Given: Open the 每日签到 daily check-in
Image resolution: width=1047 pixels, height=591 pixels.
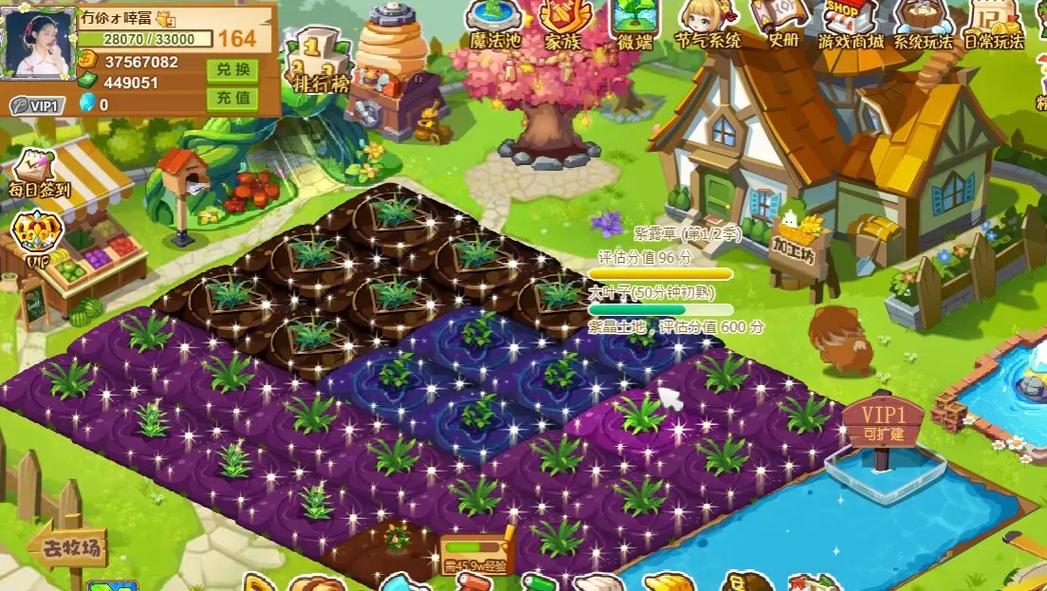Looking at the screenshot, I should click(38, 173).
